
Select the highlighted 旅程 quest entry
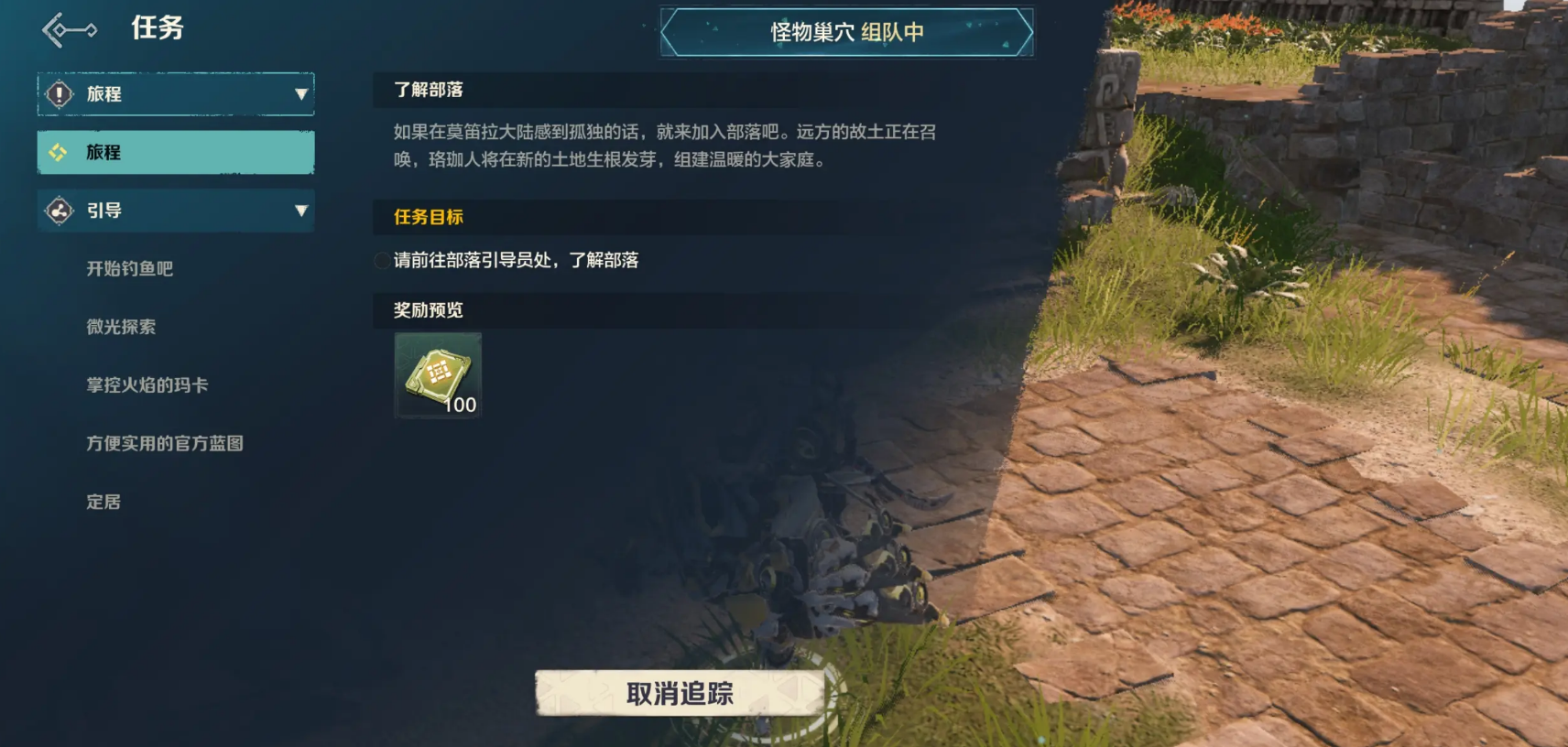pos(174,152)
